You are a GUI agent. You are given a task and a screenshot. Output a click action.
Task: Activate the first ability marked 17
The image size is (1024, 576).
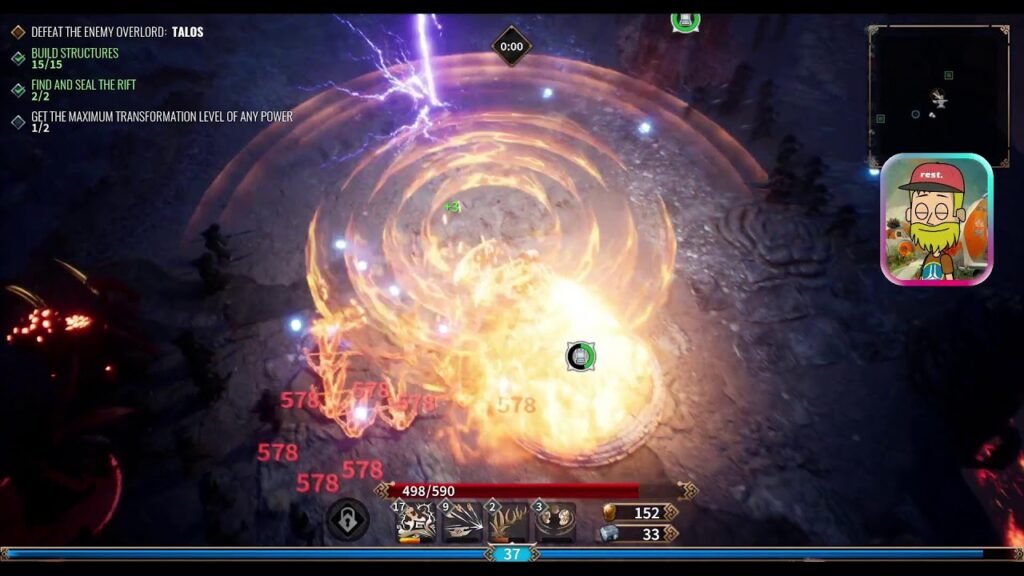coord(416,521)
